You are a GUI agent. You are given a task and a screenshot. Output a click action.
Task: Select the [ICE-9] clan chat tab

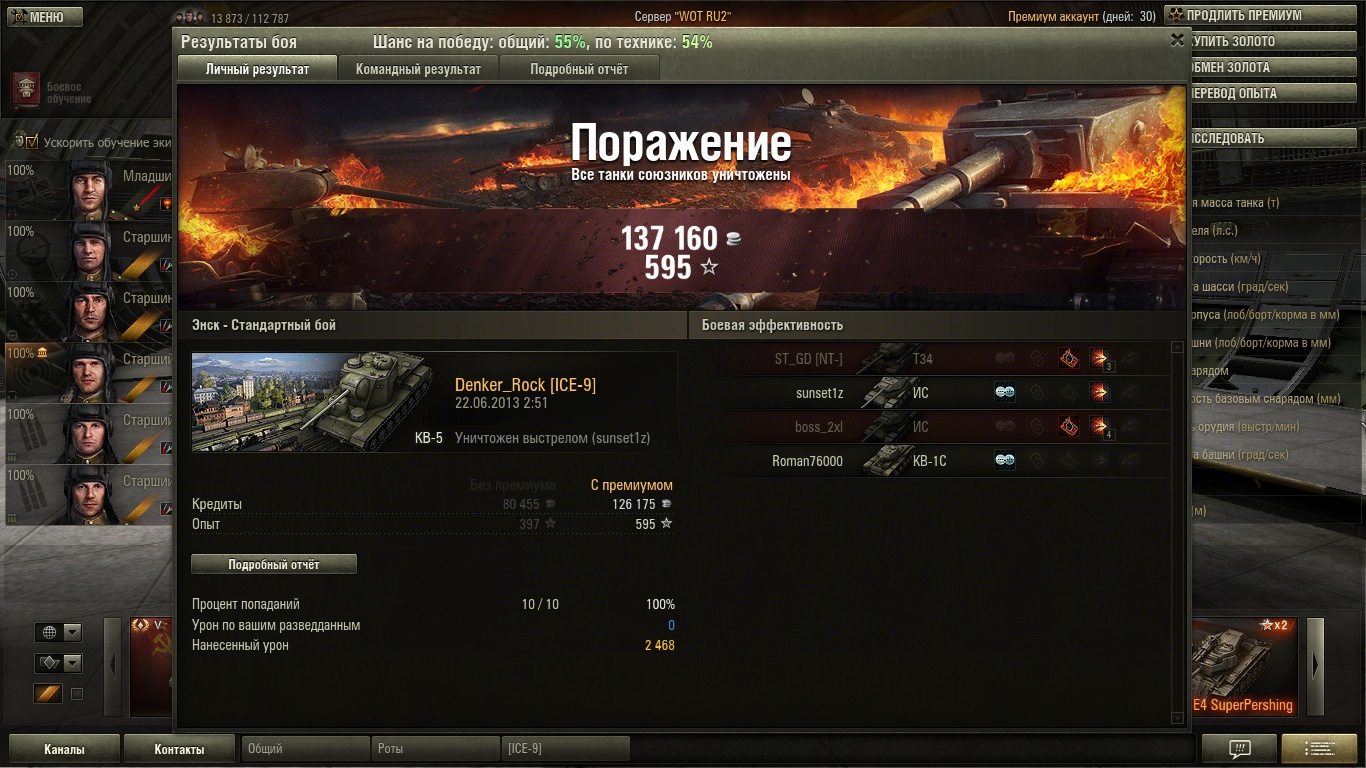pyautogui.click(x=565, y=748)
